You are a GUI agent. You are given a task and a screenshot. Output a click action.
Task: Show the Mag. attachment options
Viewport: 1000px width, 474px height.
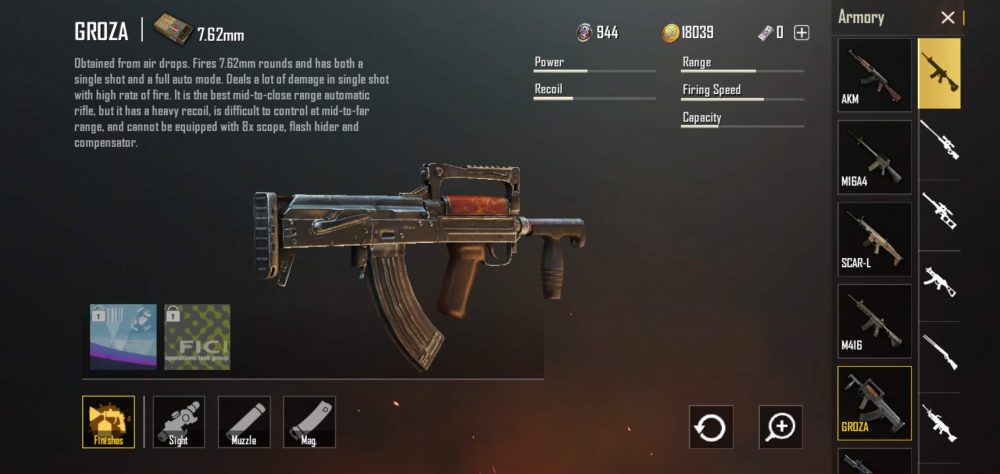pyautogui.click(x=309, y=421)
